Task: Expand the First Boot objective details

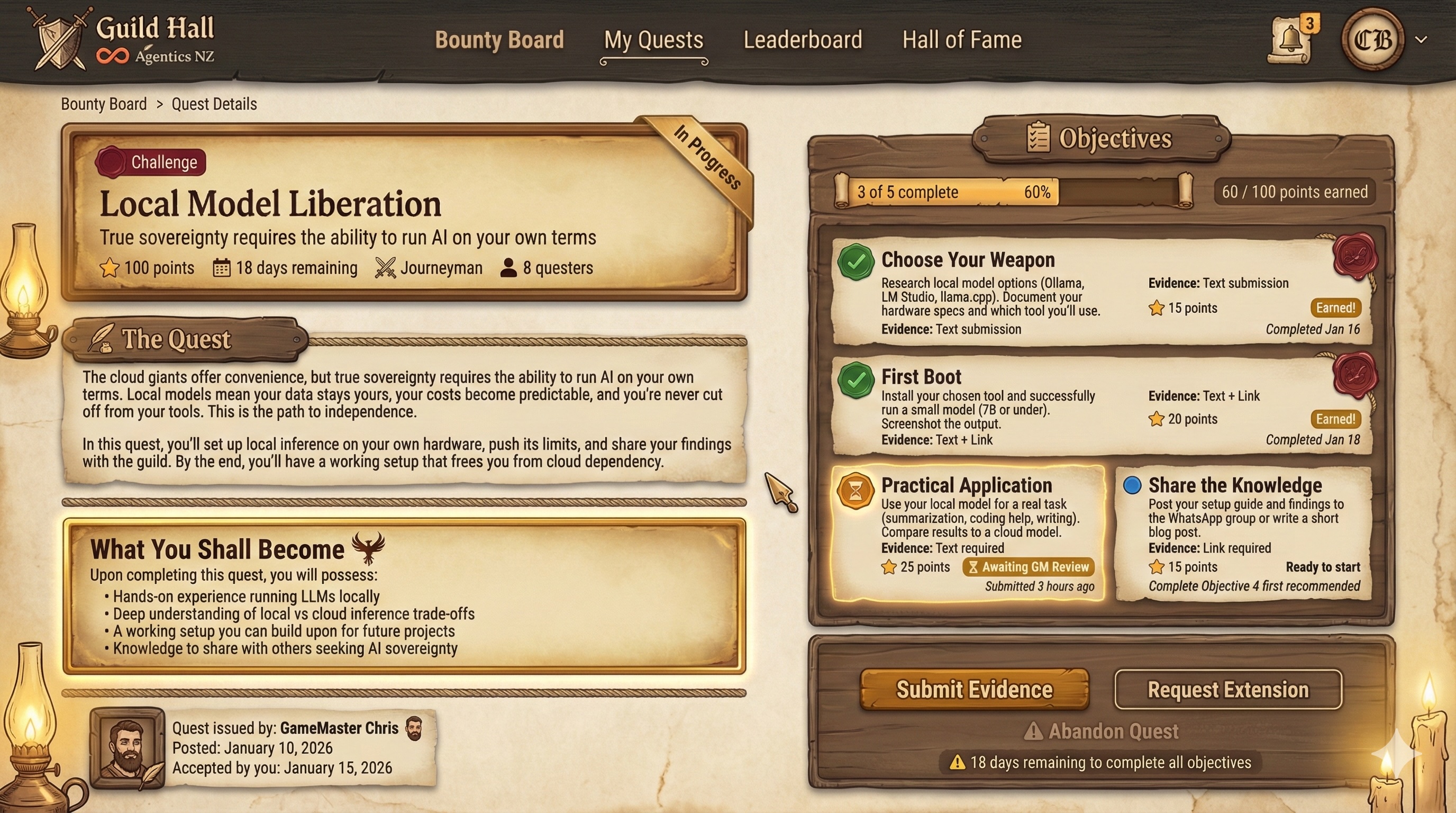Action: (x=1074, y=407)
